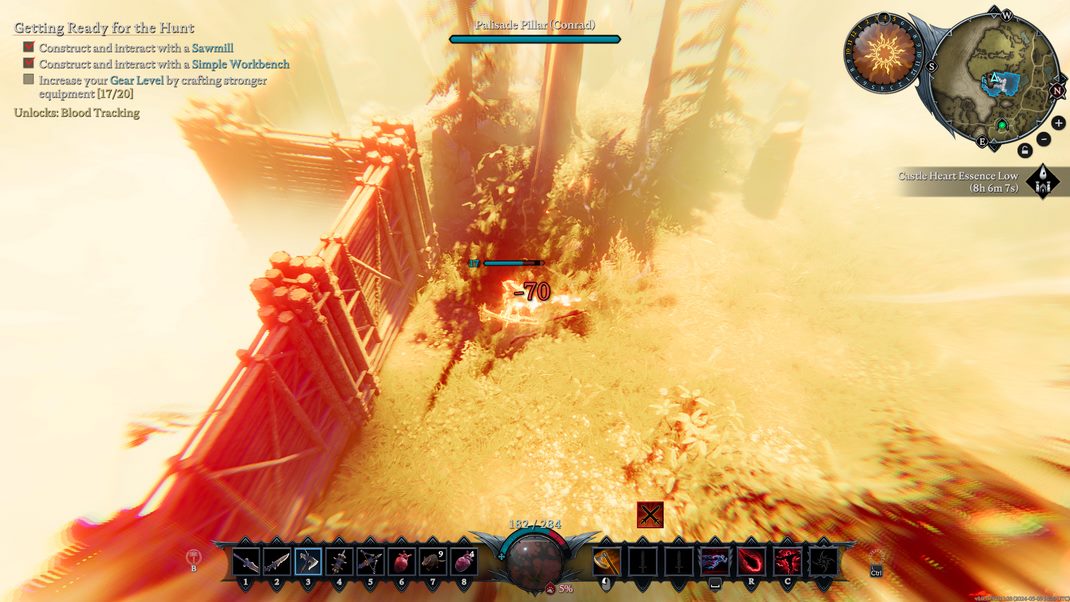Zoom in the minimap with plus button

click(1058, 123)
